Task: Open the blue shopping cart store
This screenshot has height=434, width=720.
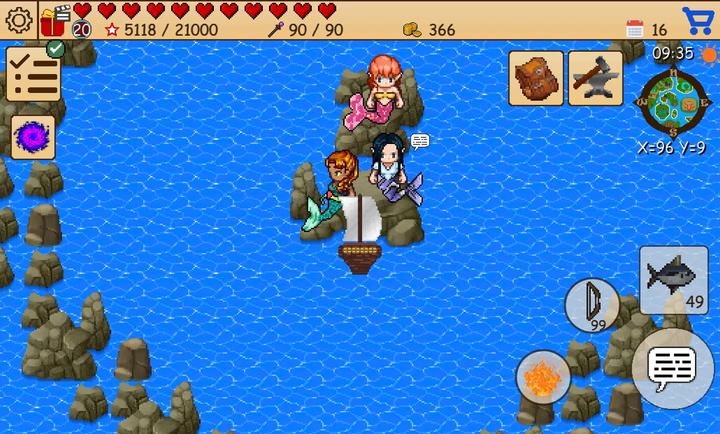Action: coord(698,21)
